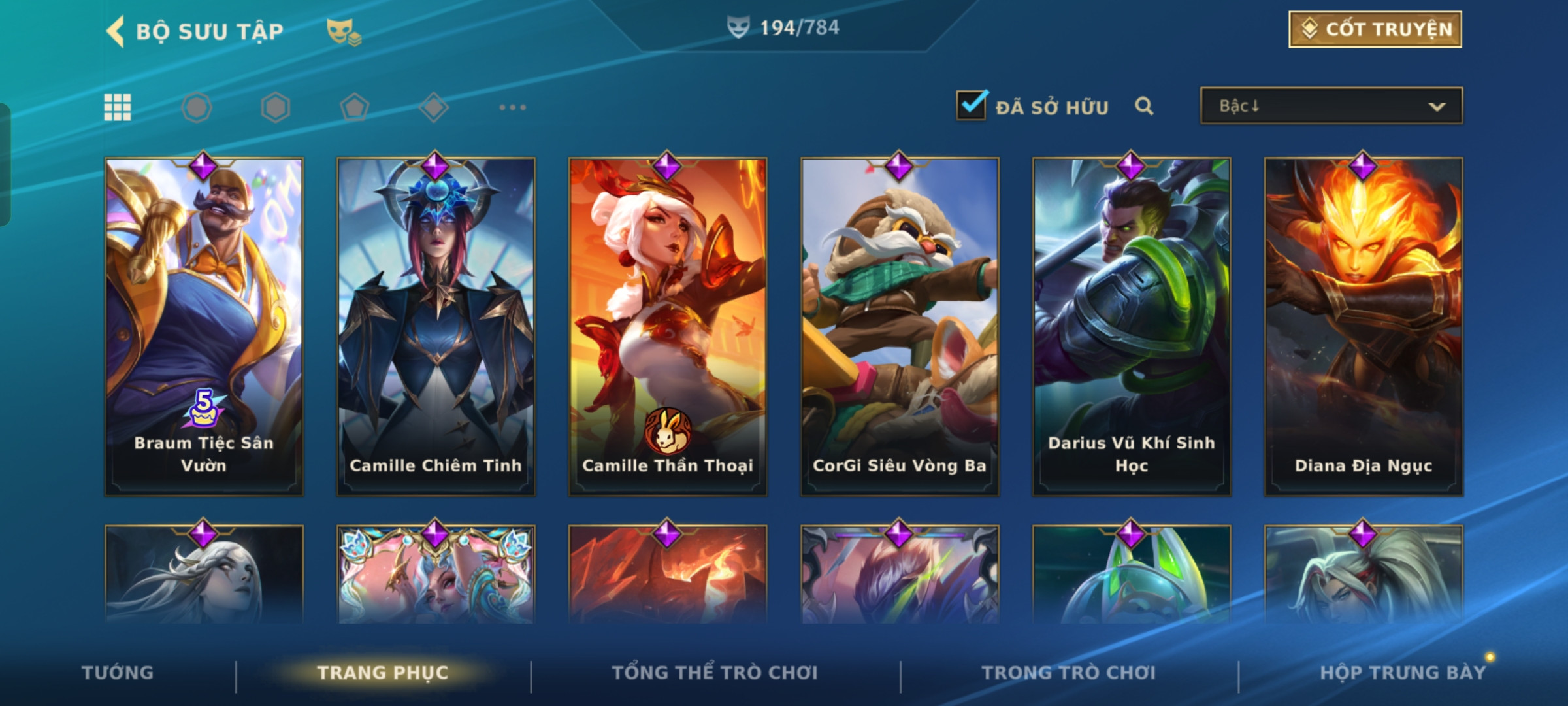Open the skin search magnifier
Viewport: 1568px width, 706px height.
tap(1144, 106)
